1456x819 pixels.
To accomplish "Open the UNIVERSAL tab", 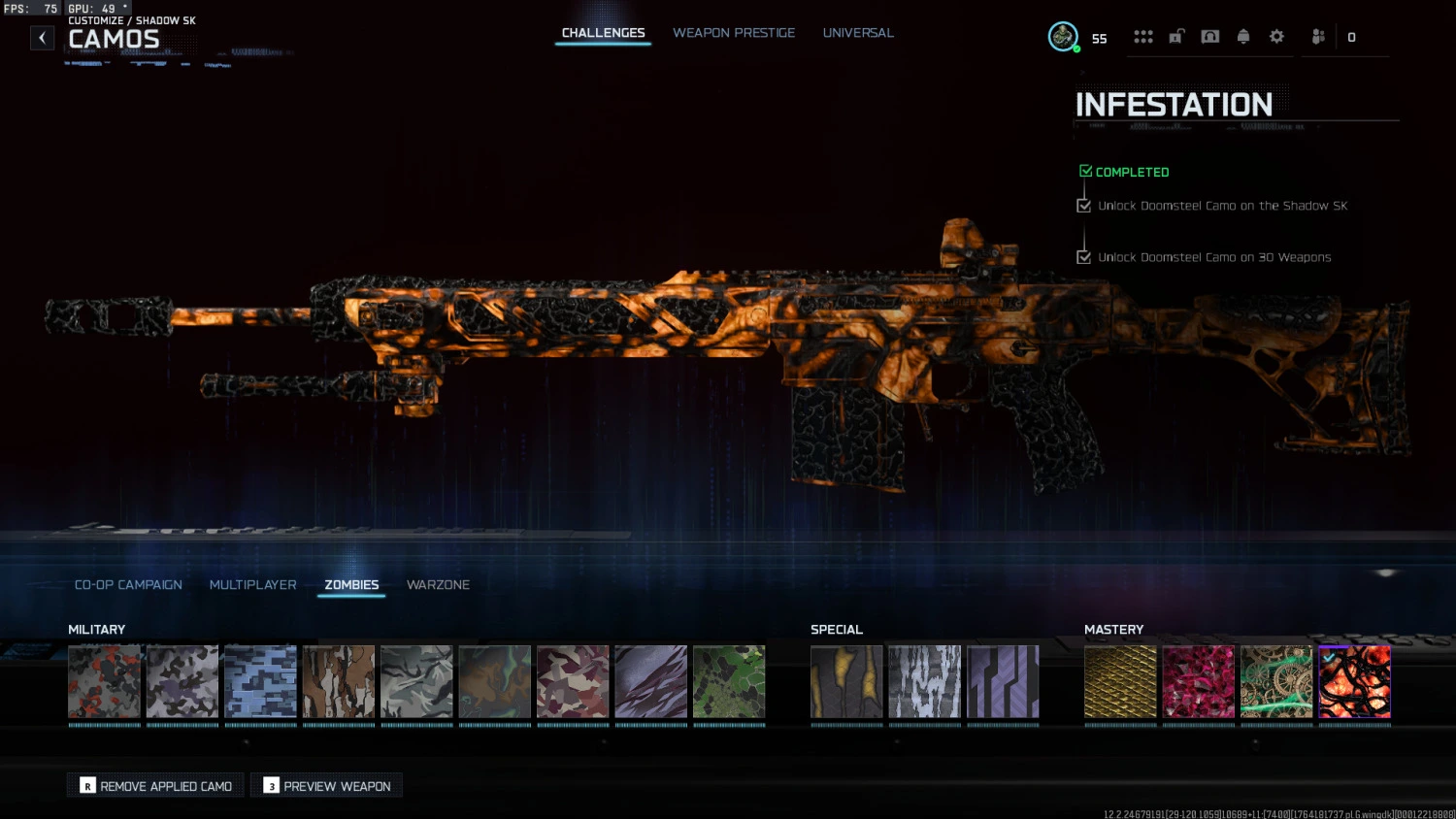I will click(x=858, y=32).
